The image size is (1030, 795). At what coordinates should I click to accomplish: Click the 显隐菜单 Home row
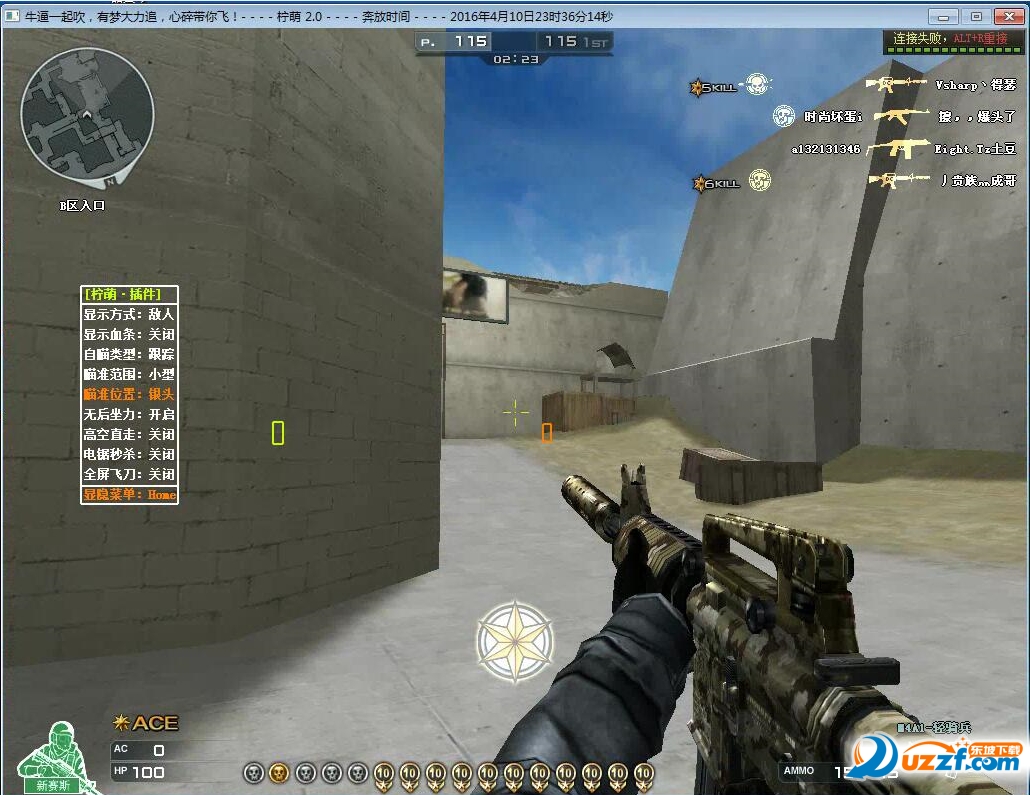pos(129,495)
